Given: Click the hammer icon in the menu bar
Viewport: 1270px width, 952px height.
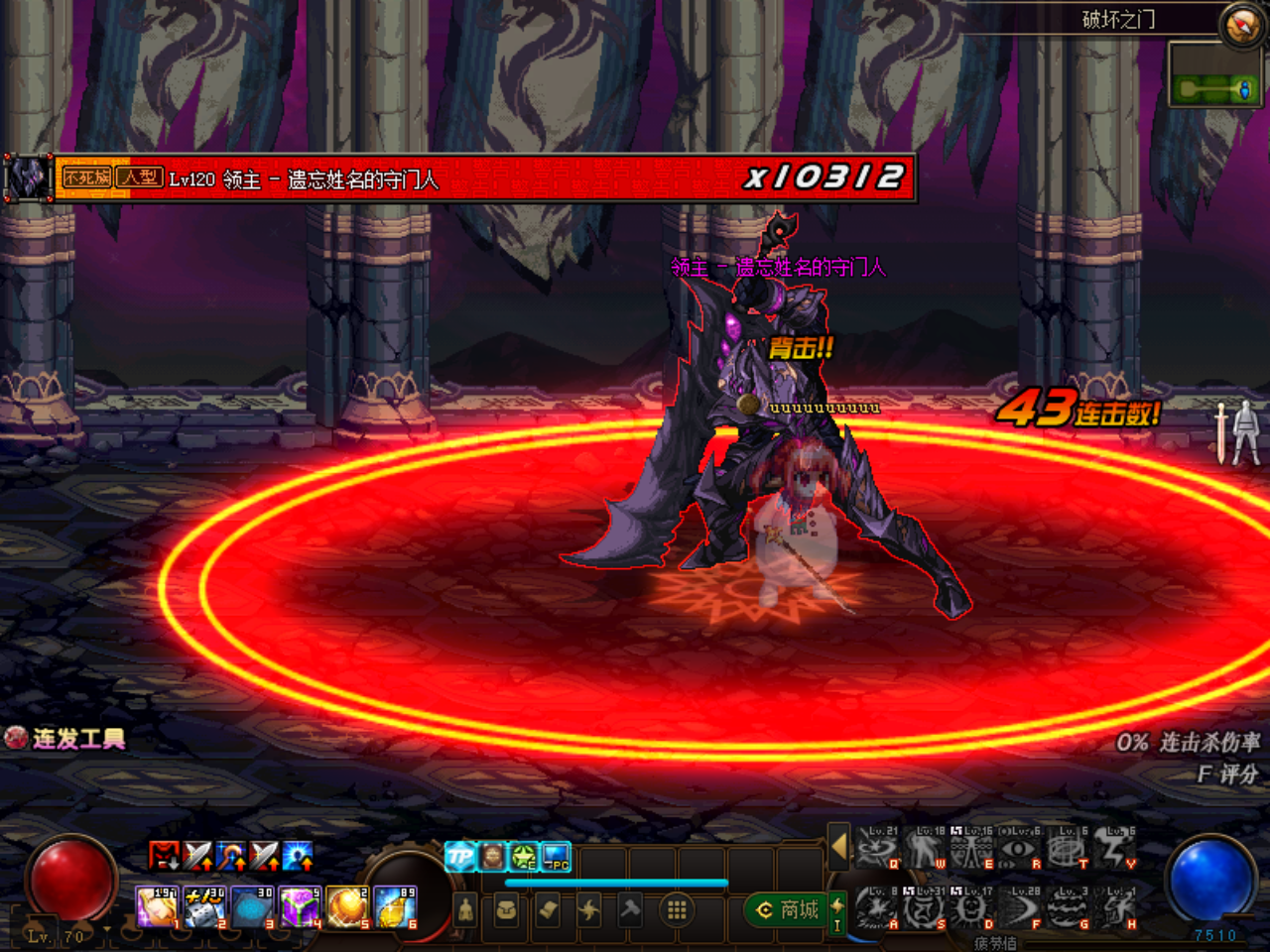Looking at the screenshot, I should [x=631, y=909].
